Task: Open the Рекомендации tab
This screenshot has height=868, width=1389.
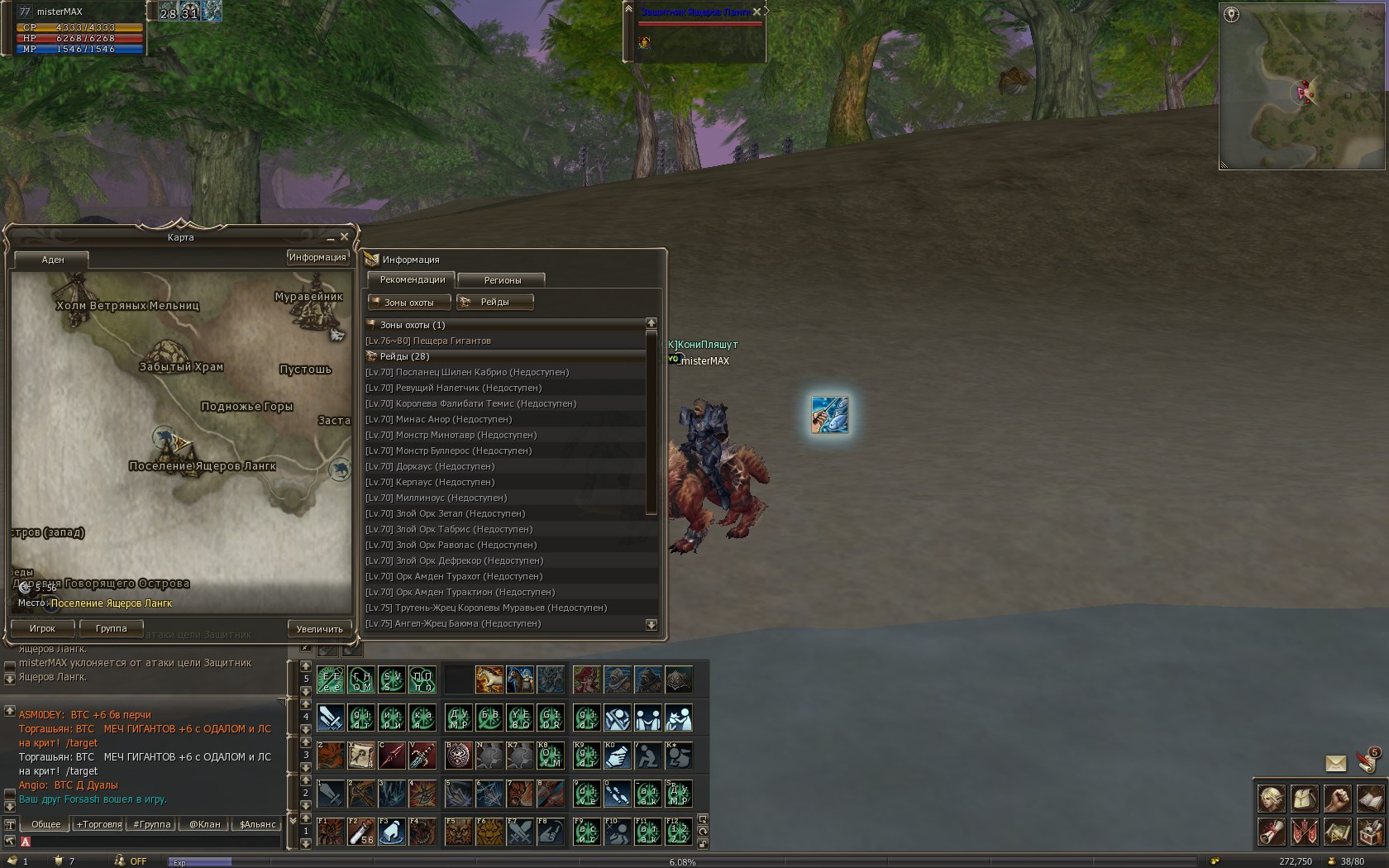Action: pos(412,279)
